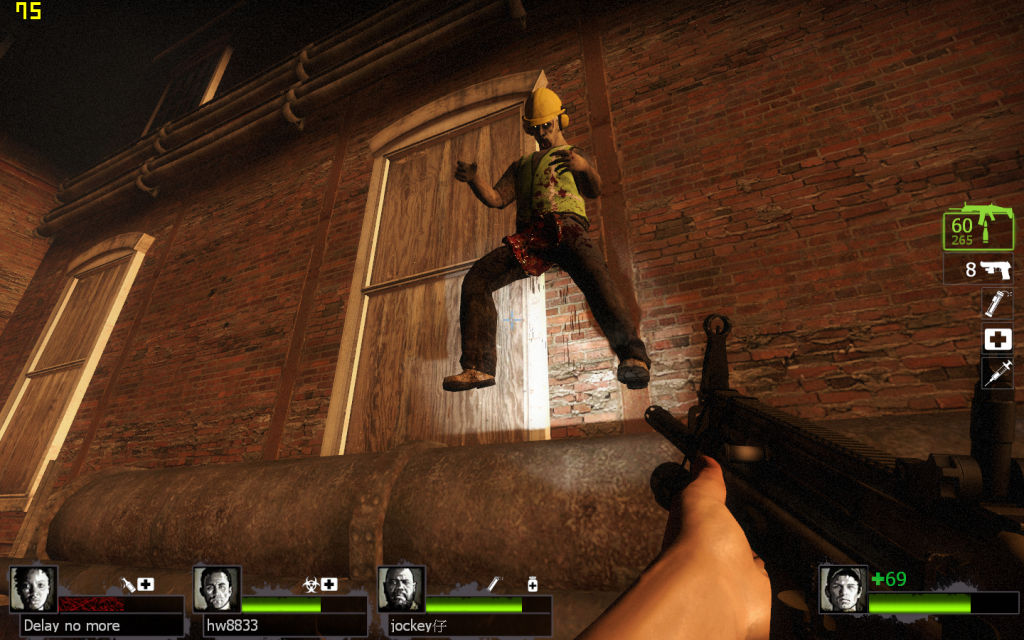Screen dimensions: 1024x640
Task: Equip the pipe bomb throwable
Action: [x=997, y=304]
